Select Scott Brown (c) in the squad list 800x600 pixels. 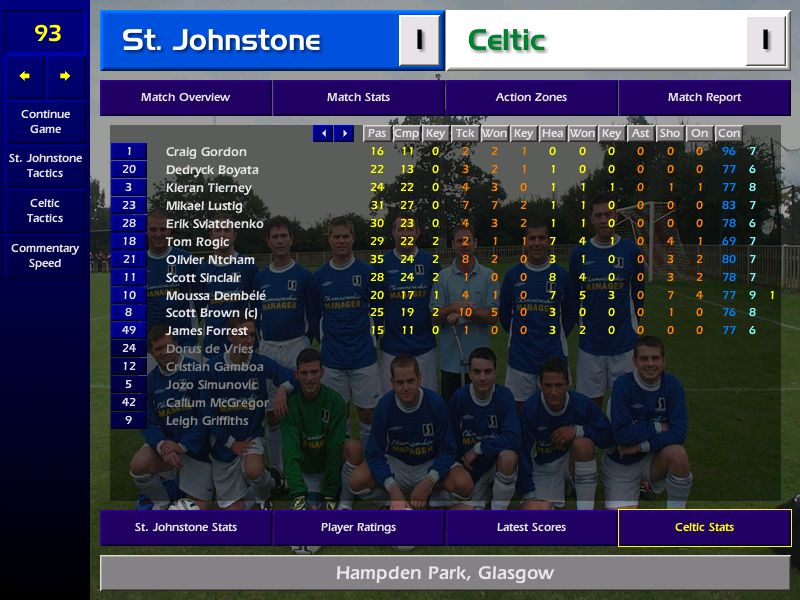(x=213, y=314)
